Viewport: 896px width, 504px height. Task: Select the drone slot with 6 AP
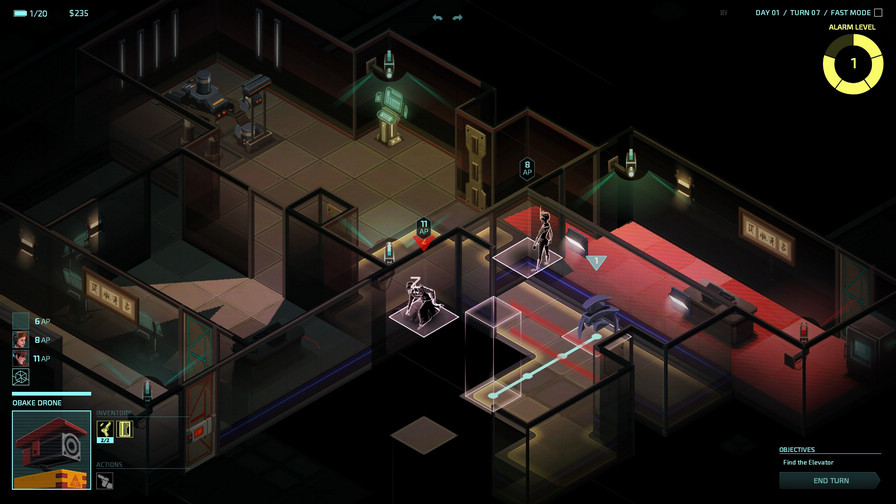point(20,320)
